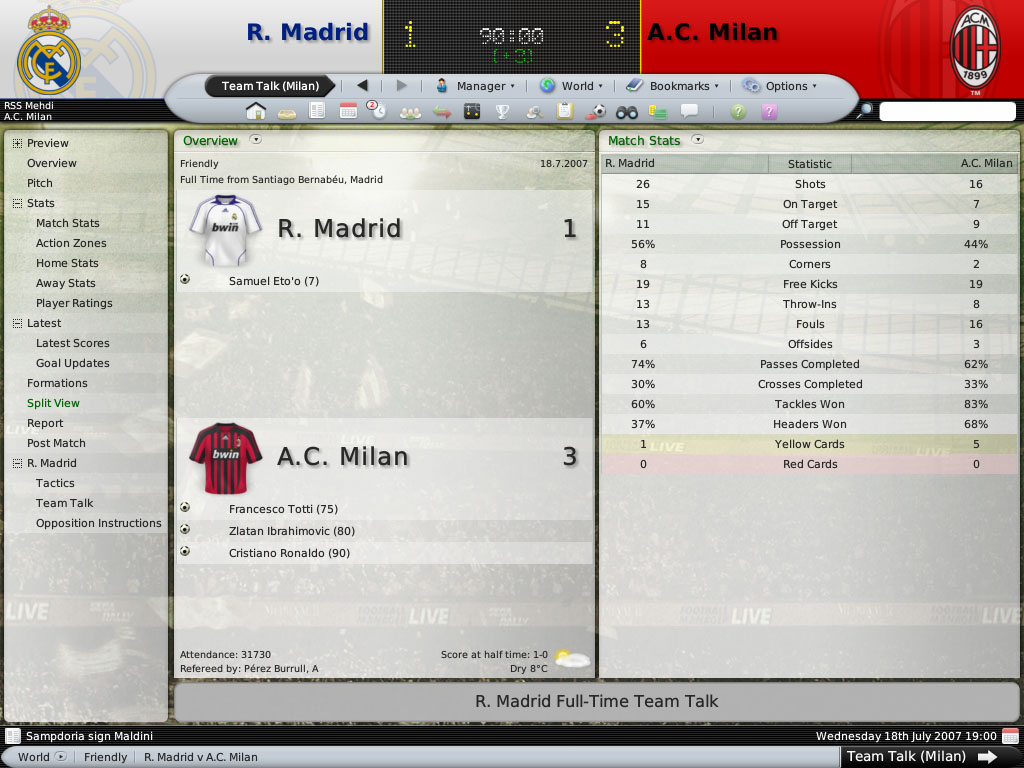Open the World menu
1024x768 pixels.
coord(572,86)
